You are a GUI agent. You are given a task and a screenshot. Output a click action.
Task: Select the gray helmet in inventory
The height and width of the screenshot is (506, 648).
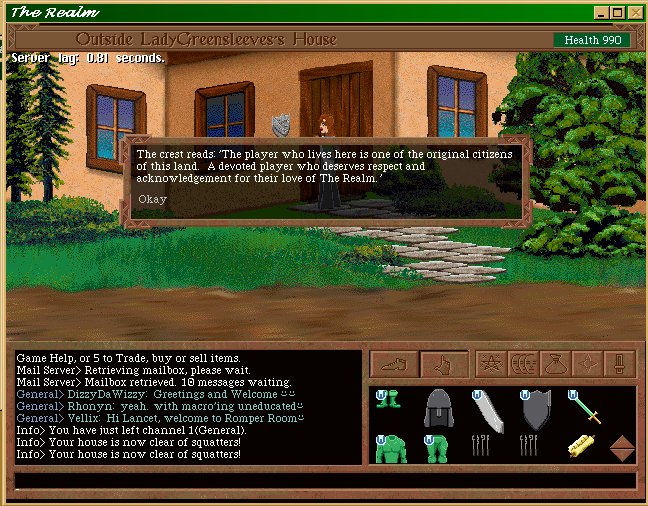click(x=441, y=410)
